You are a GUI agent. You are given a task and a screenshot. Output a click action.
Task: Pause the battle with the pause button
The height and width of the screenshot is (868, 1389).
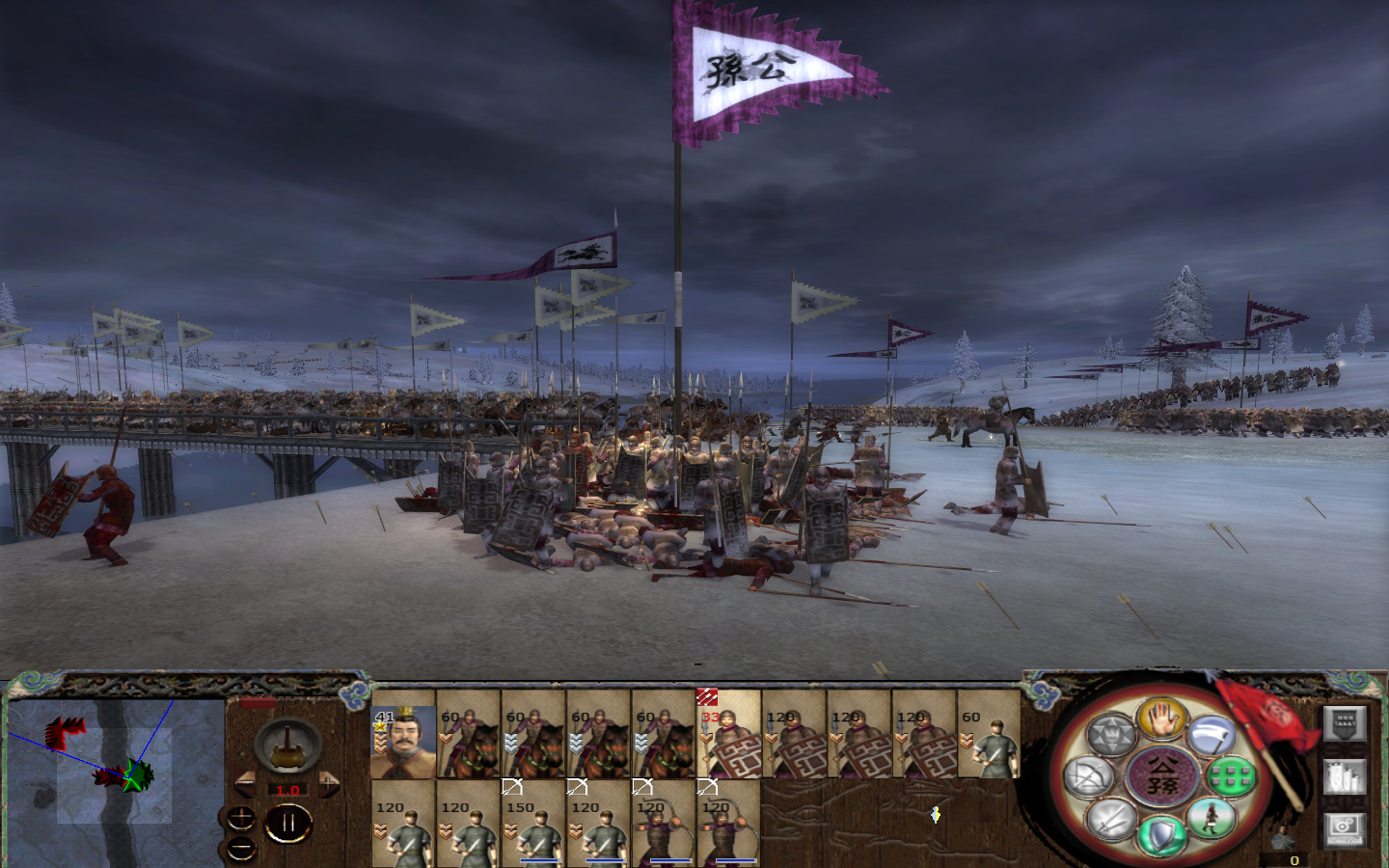point(288,822)
